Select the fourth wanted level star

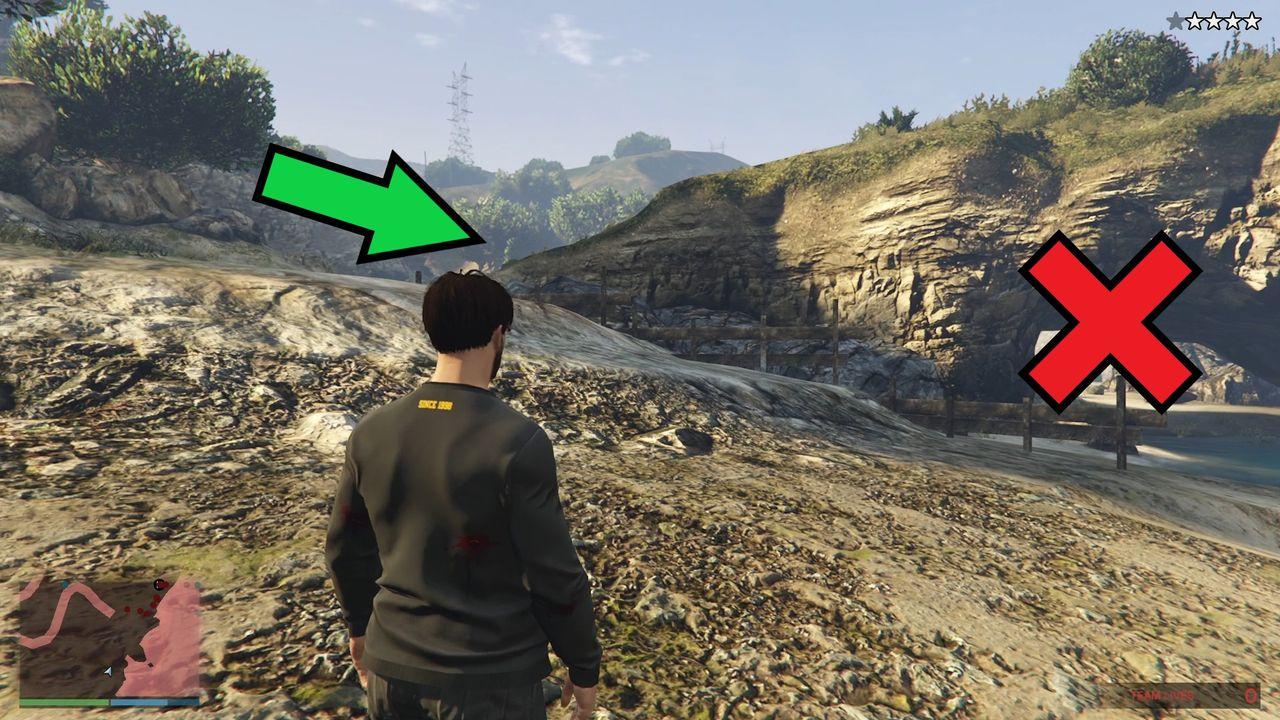[x=1234, y=19]
